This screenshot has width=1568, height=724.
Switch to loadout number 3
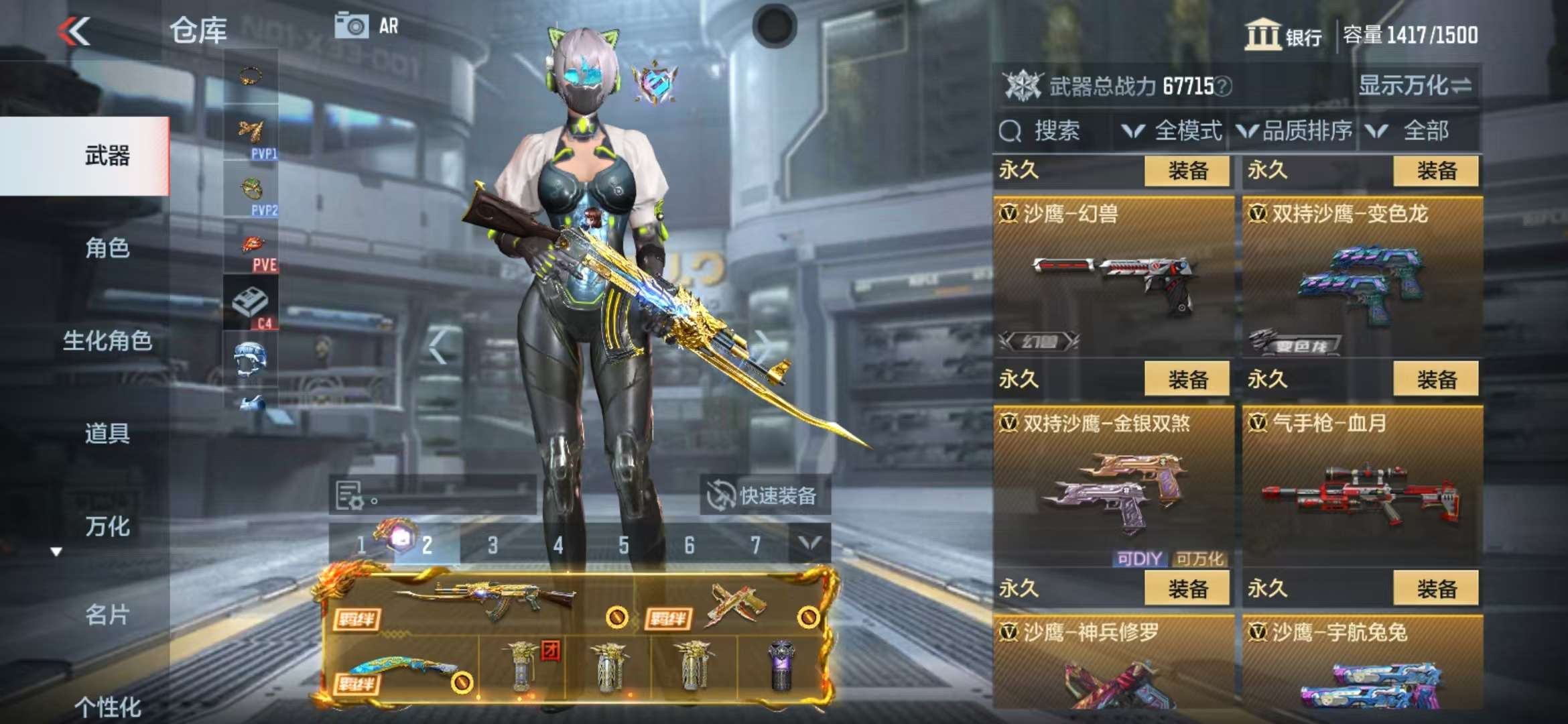click(x=493, y=545)
